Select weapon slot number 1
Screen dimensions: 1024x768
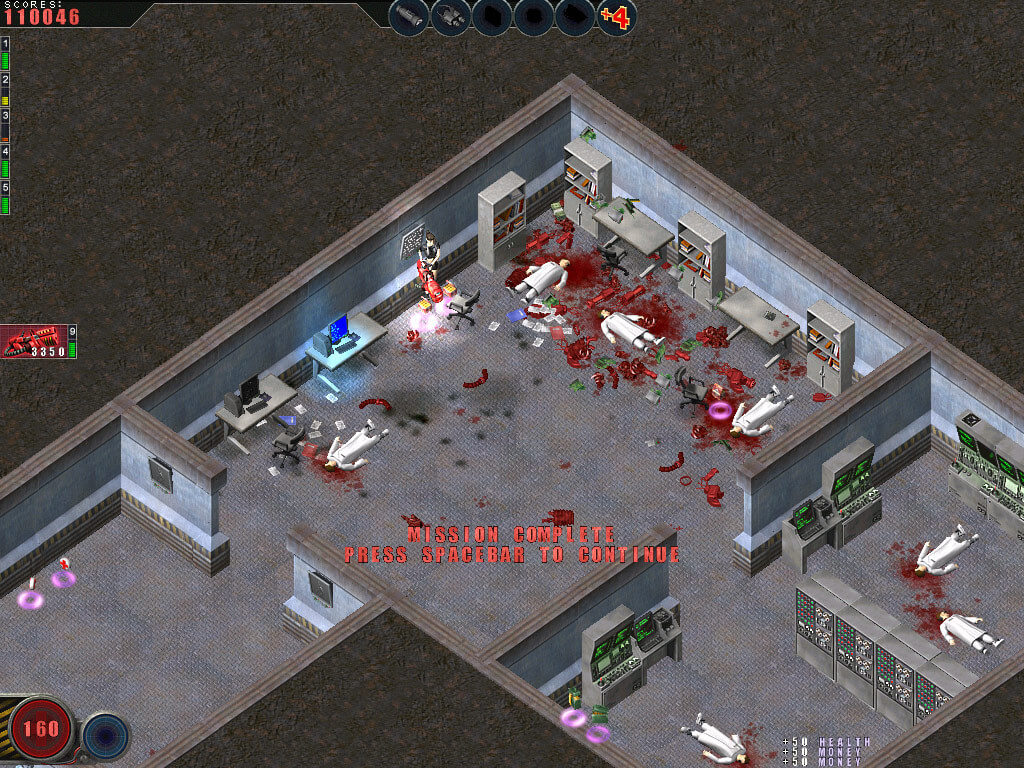point(5,52)
